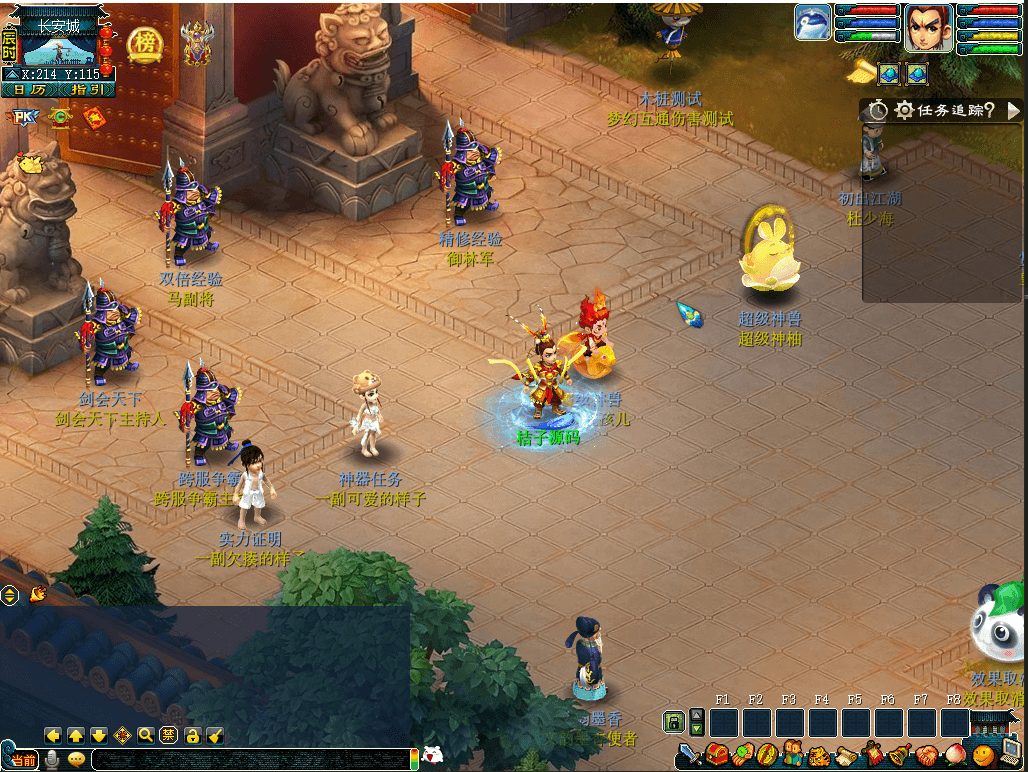Open the gold 榜 ranking icon

(x=145, y=44)
